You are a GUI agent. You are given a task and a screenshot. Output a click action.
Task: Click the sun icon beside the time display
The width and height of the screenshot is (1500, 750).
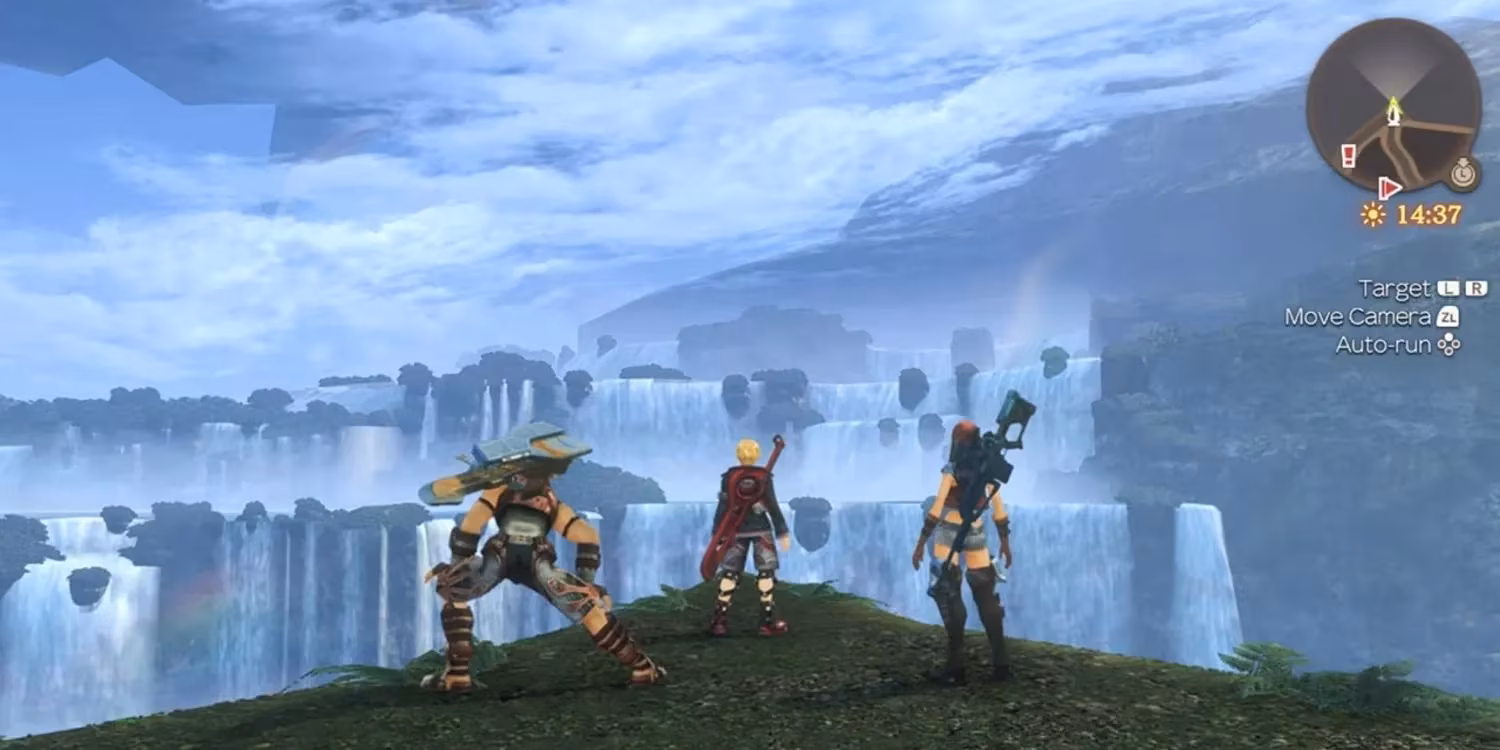coord(1373,213)
